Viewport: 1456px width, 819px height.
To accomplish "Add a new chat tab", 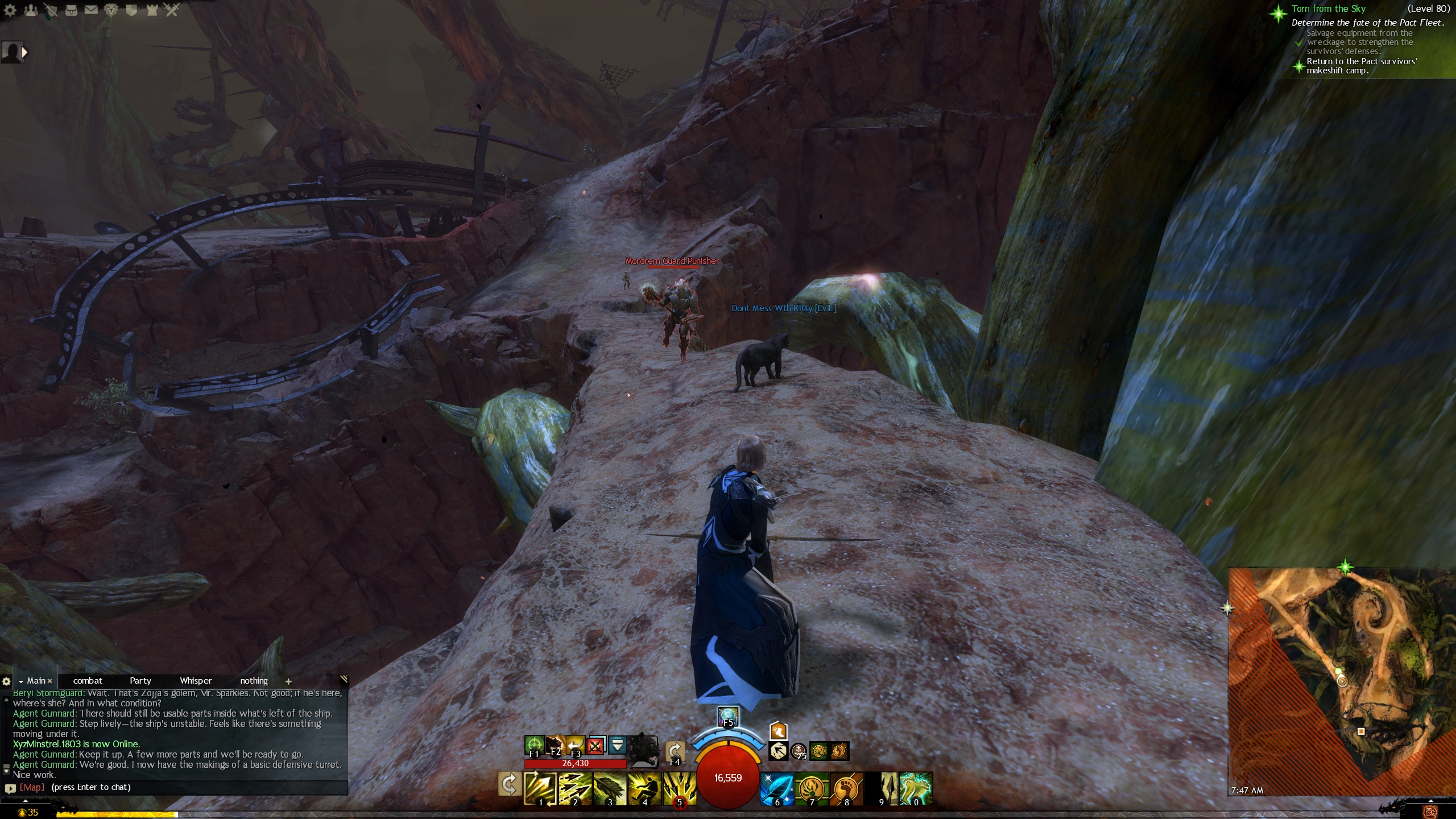I will [x=288, y=681].
